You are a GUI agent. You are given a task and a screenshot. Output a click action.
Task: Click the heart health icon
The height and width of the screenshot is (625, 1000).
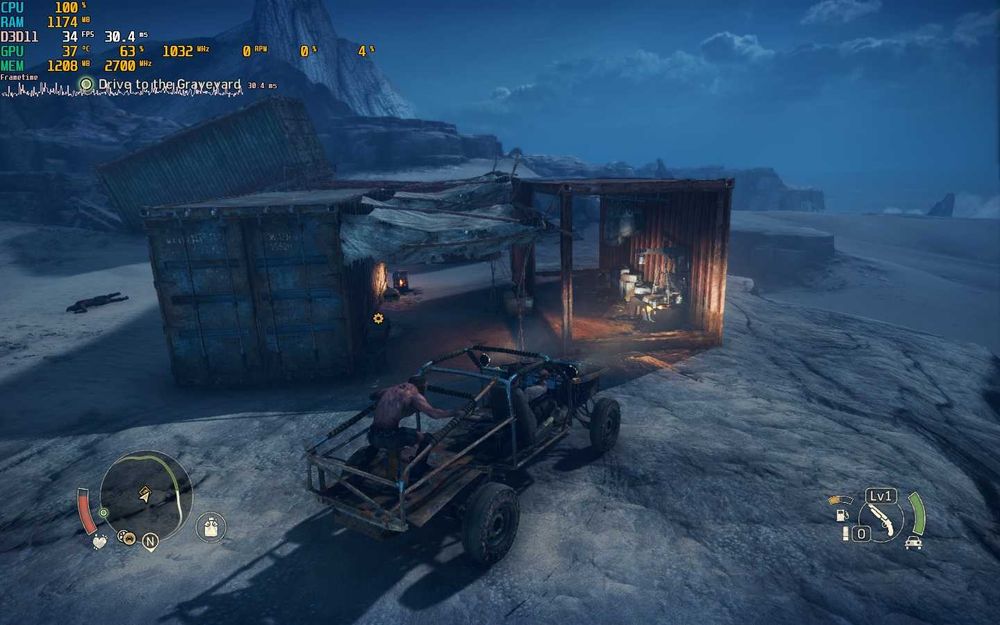click(100, 541)
